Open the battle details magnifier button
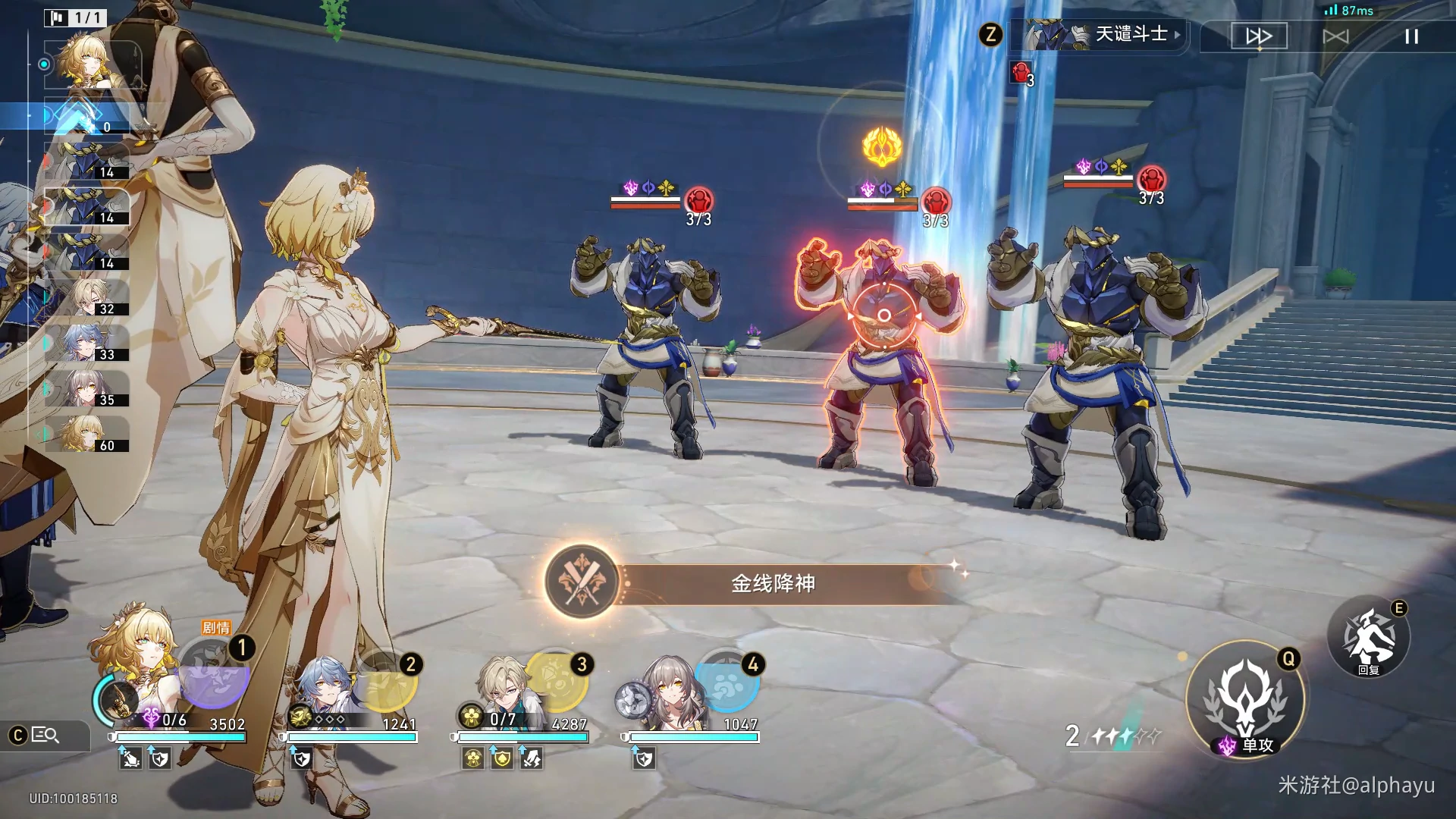Viewport: 1456px width, 819px height. (44, 735)
